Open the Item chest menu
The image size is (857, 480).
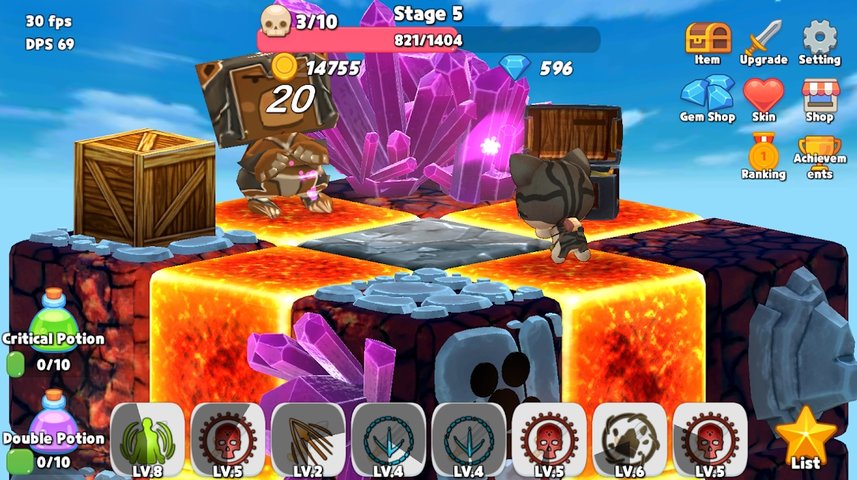pyautogui.click(x=707, y=41)
